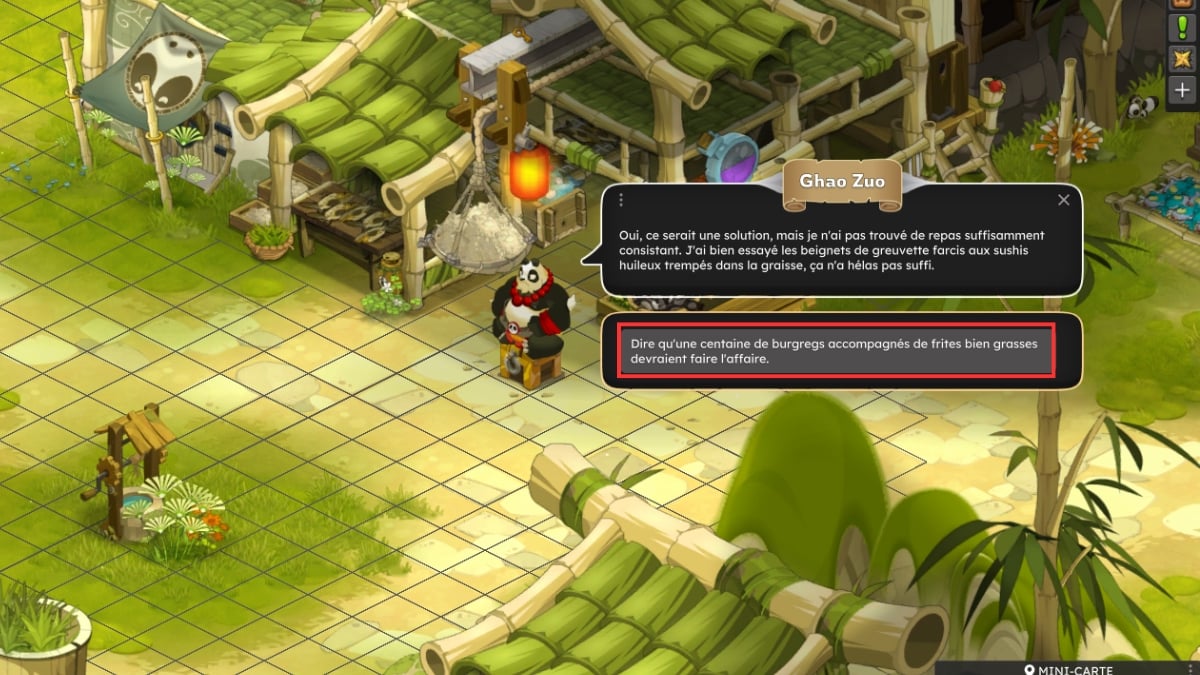Open the dialogue box three-dot options menu
The height and width of the screenshot is (675, 1200).
point(621,200)
